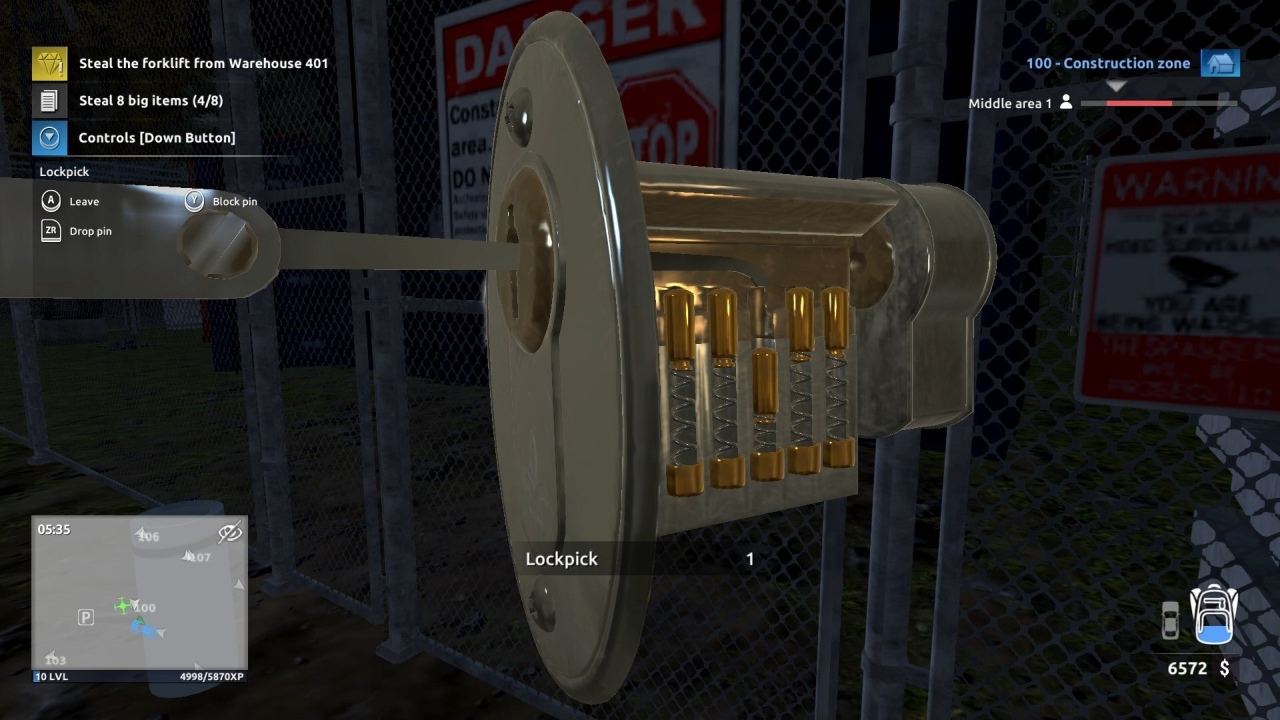Viewport: 1280px width, 720px height.
Task: Expand the arrow below the Construction zone label
Action: coord(1116,85)
